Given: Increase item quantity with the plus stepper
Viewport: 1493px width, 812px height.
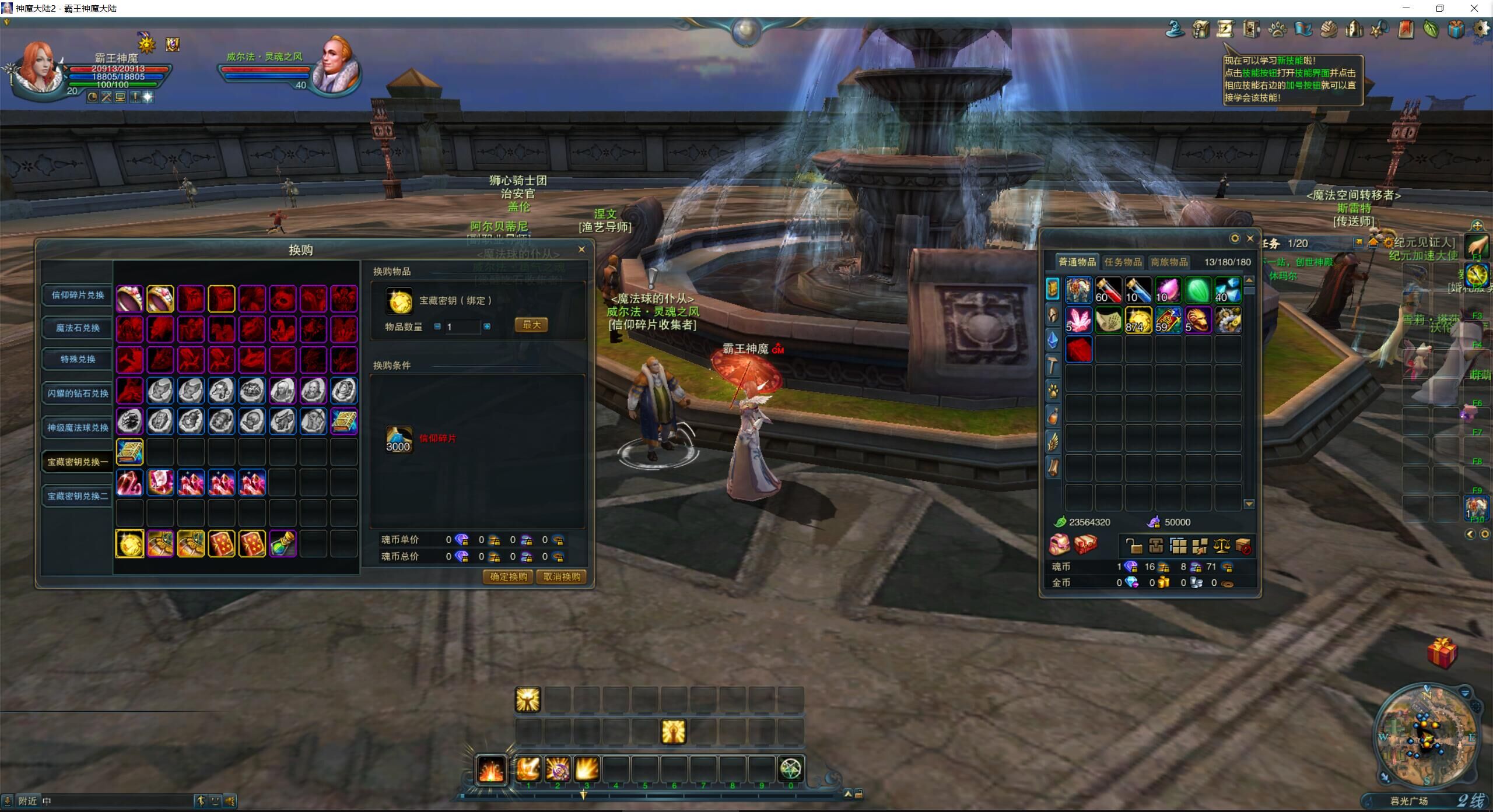Looking at the screenshot, I should [x=487, y=326].
